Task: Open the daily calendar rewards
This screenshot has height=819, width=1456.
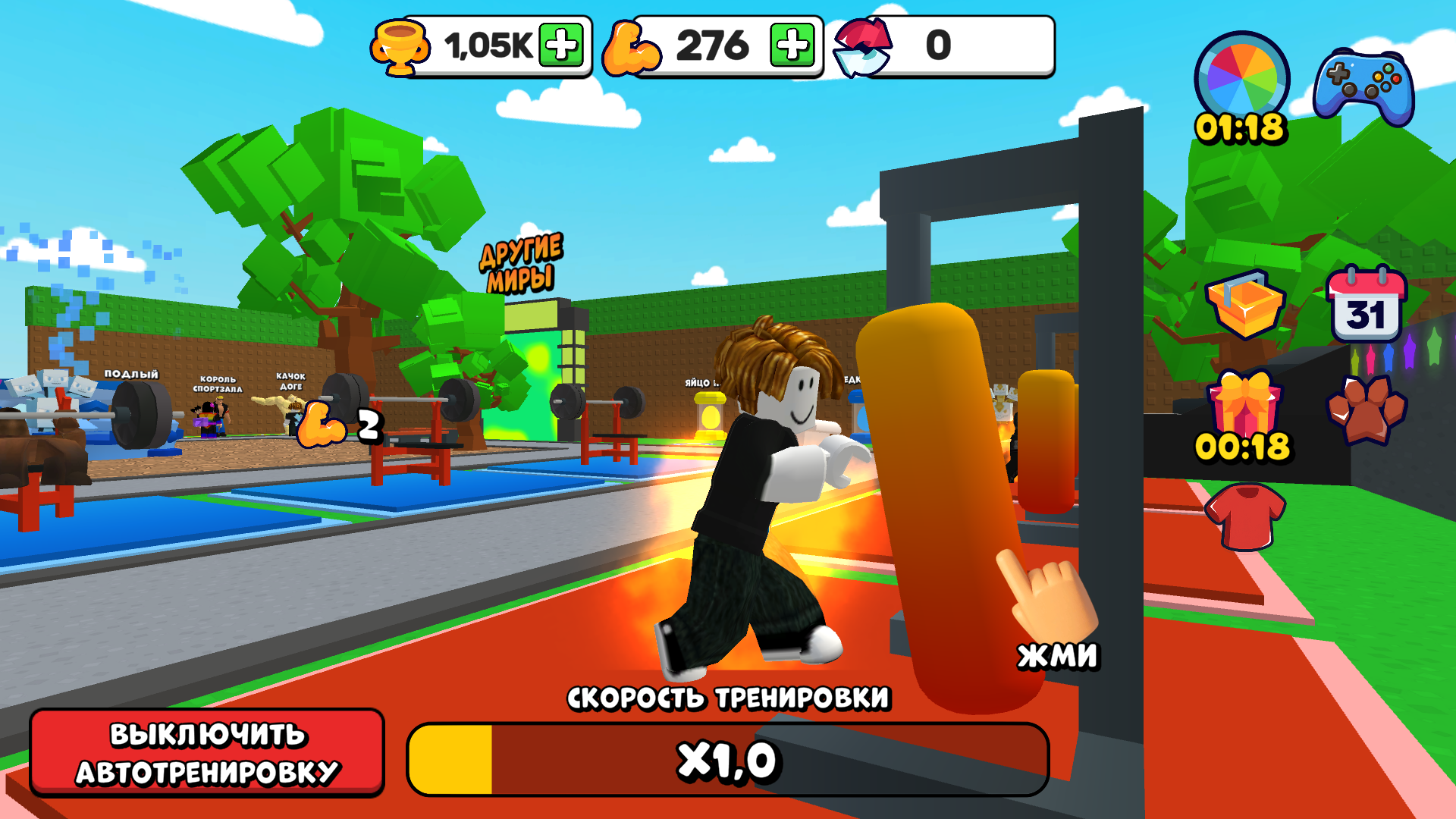Action: (1367, 305)
